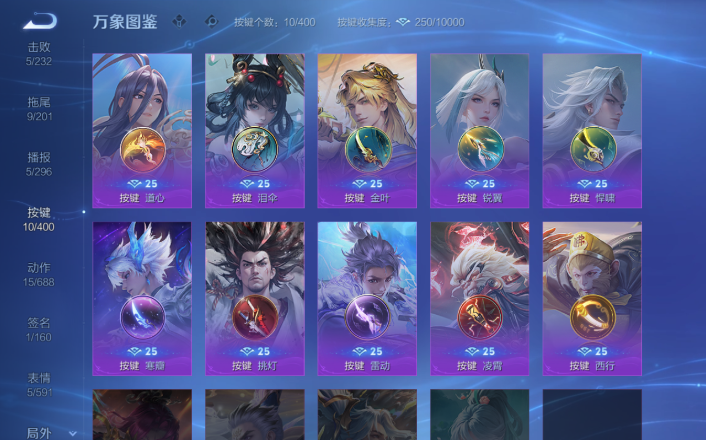706x440 pixels.
Task: Switch to the 动作 category tab
Action: coord(39,274)
